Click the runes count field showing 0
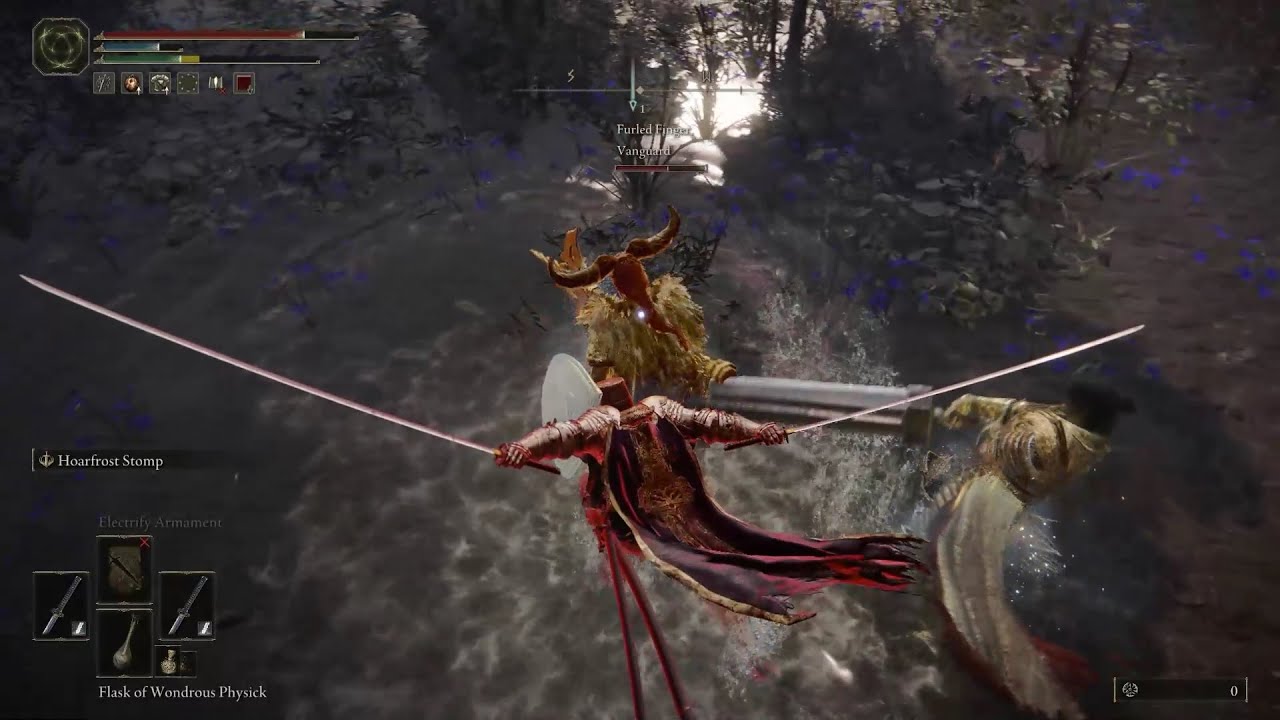1280x720 pixels. tap(1235, 690)
